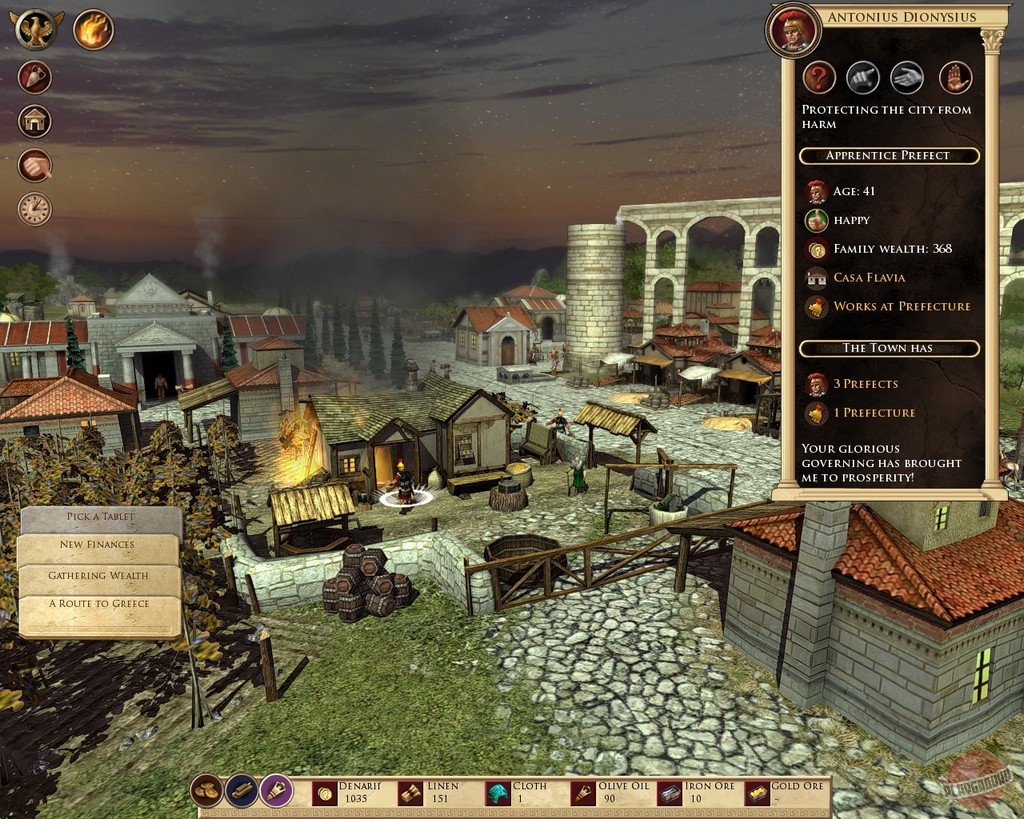
Task: Select the New Finances tablet
Action: [x=98, y=546]
